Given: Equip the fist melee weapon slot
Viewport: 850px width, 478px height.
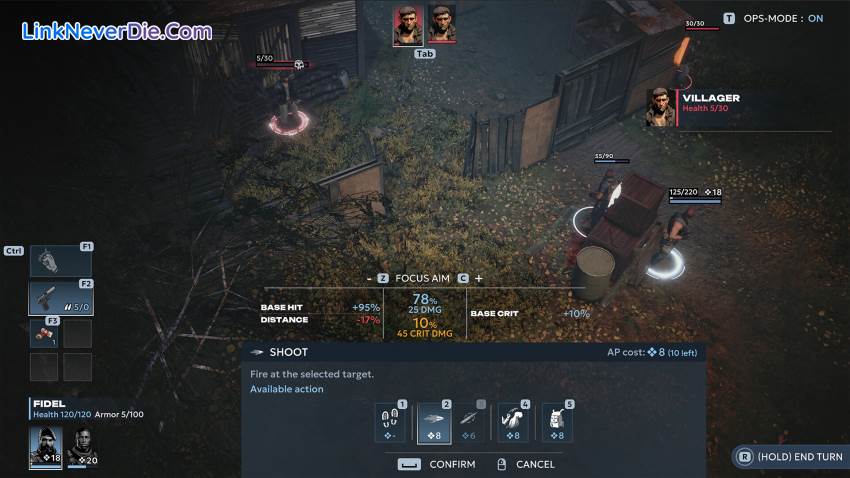Looking at the screenshot, I should 61,261.
